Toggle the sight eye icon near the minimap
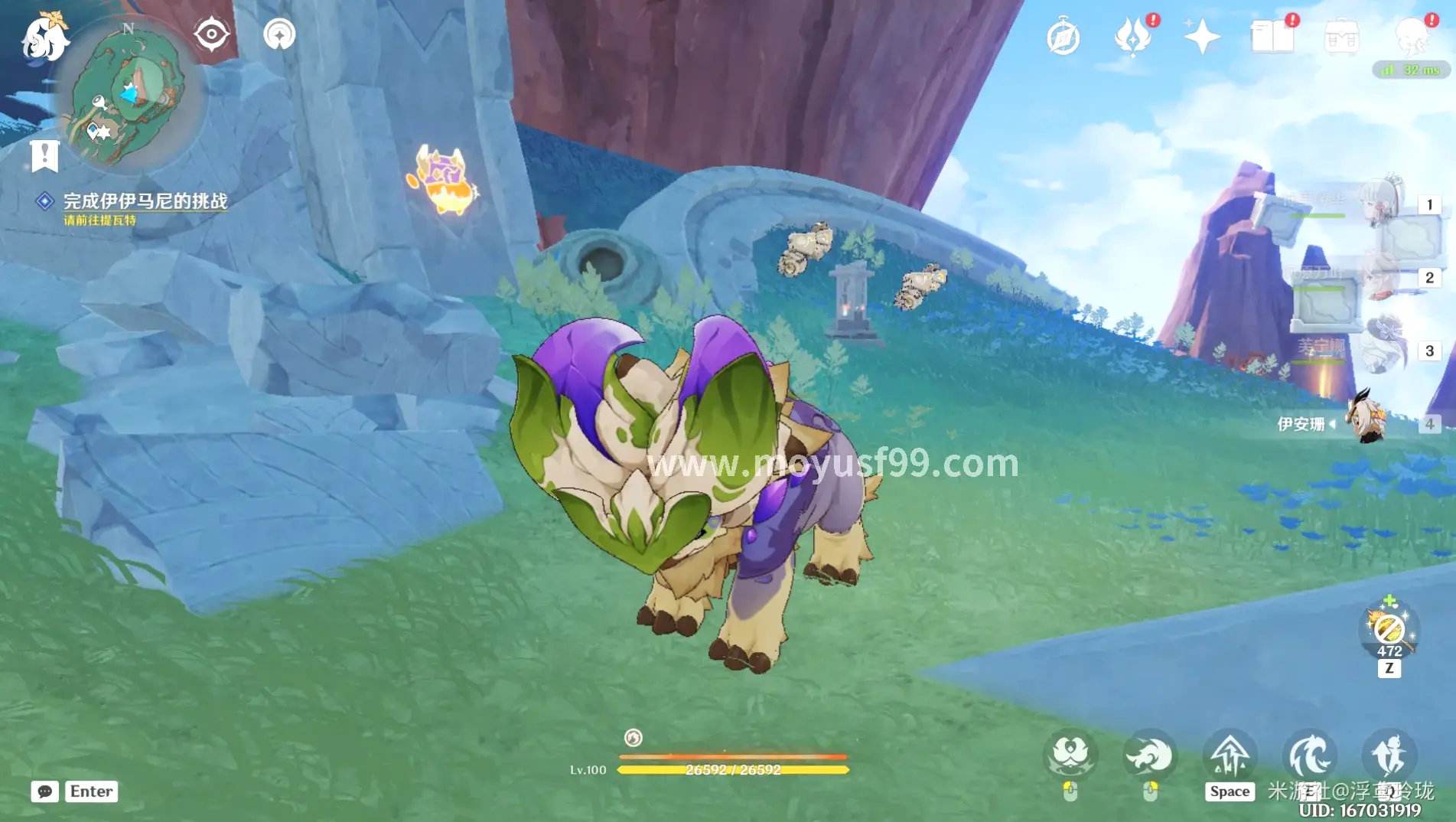1456x822 pixels. pyautogui.click(x=210, y=32)
